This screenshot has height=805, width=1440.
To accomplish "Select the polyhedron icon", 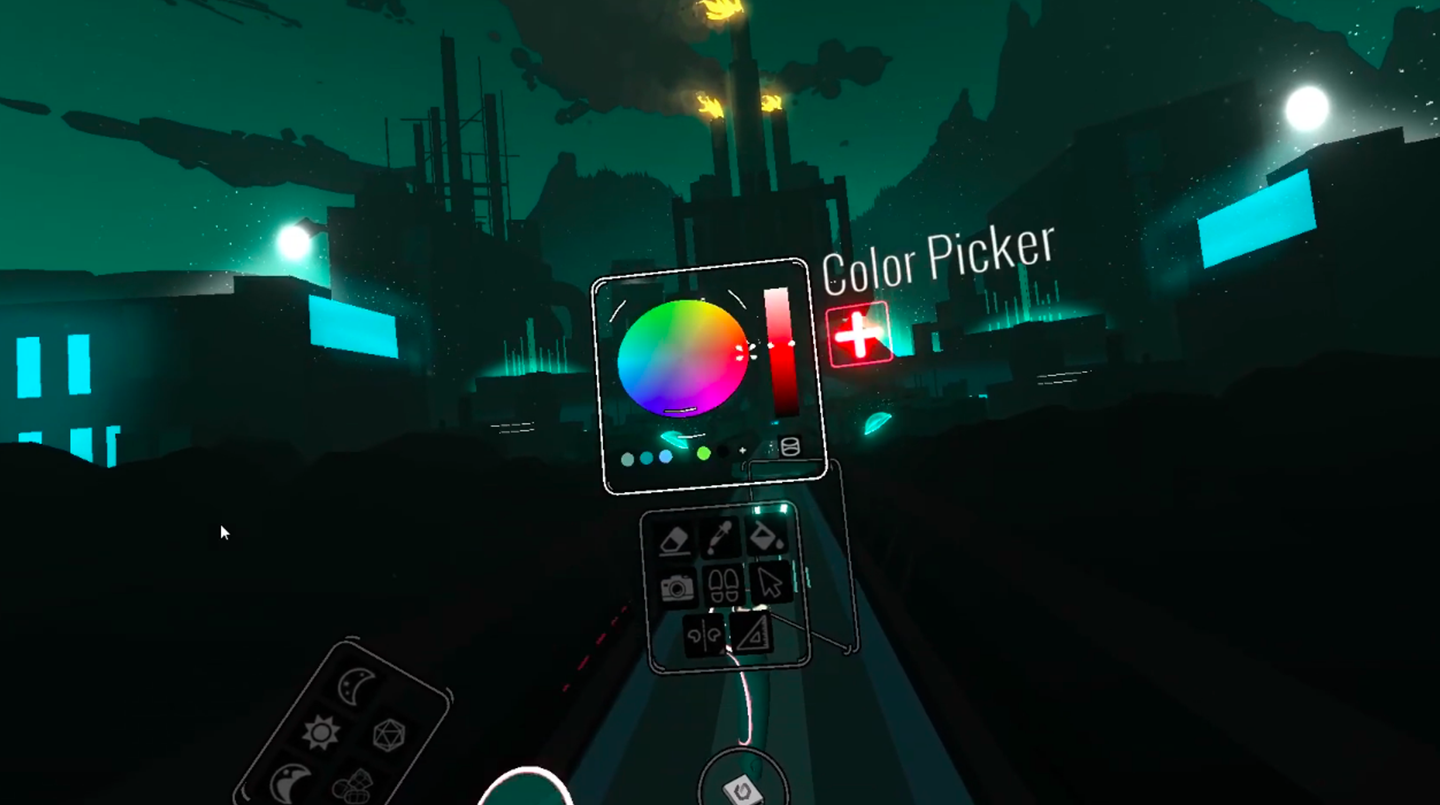I will [x=388, y=736].
